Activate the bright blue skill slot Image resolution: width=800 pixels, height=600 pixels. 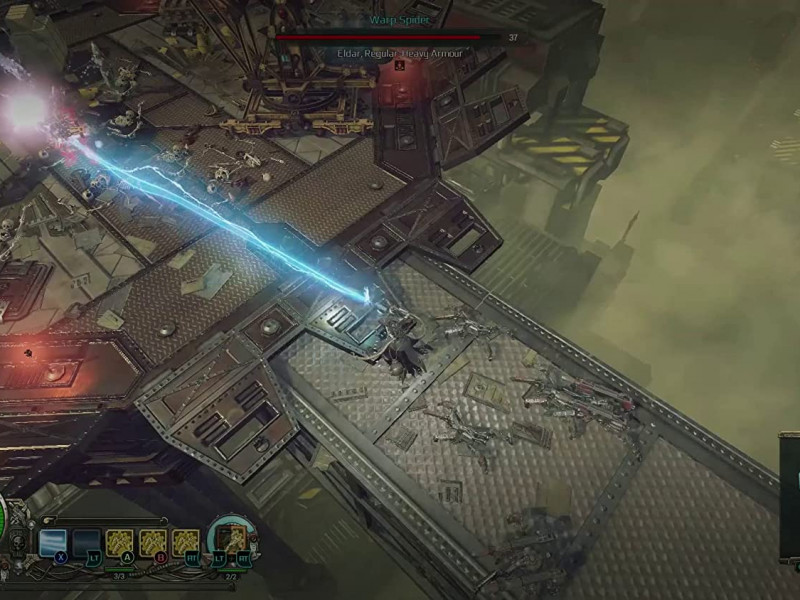52,543
